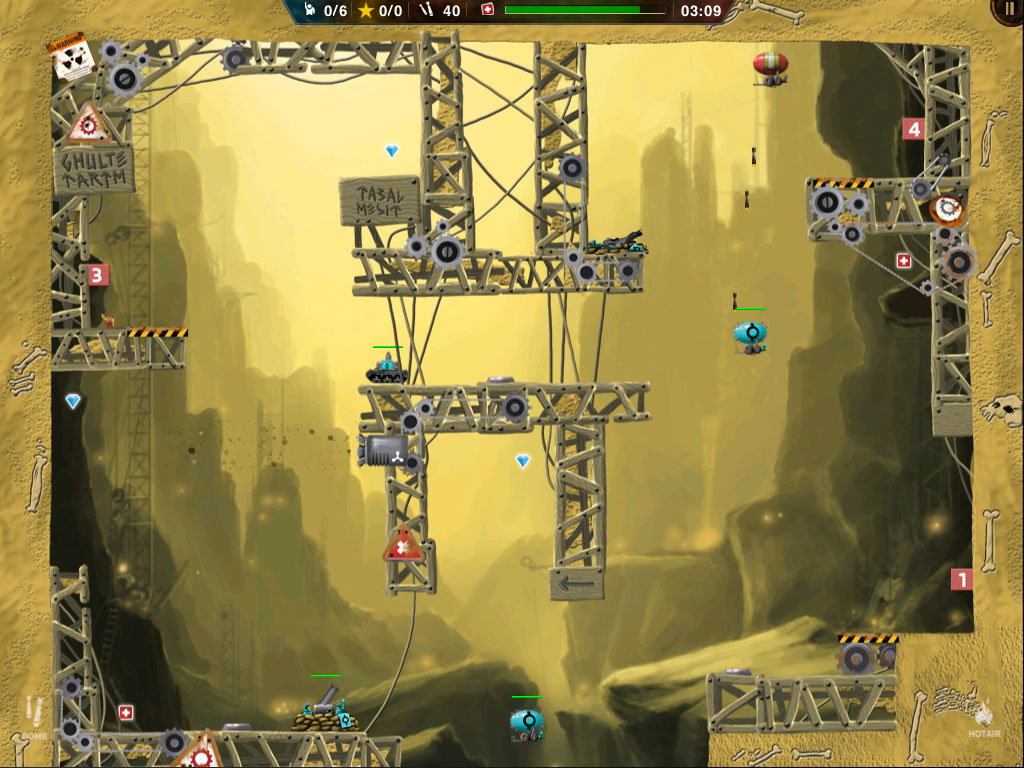The image size is (1024, 768).
Task: Activate the HOTAIR flame control
Action: (984, 715)
